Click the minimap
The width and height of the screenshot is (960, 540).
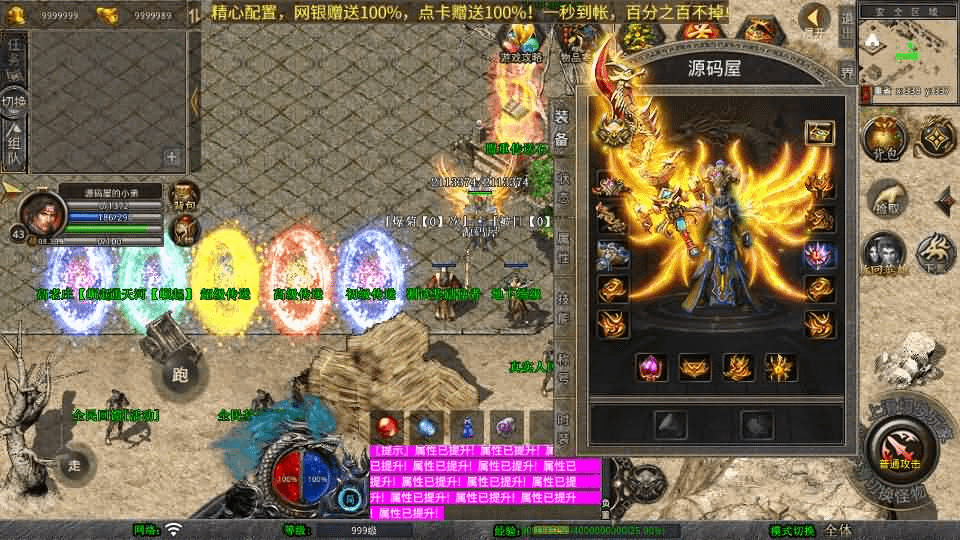point(904,47)
